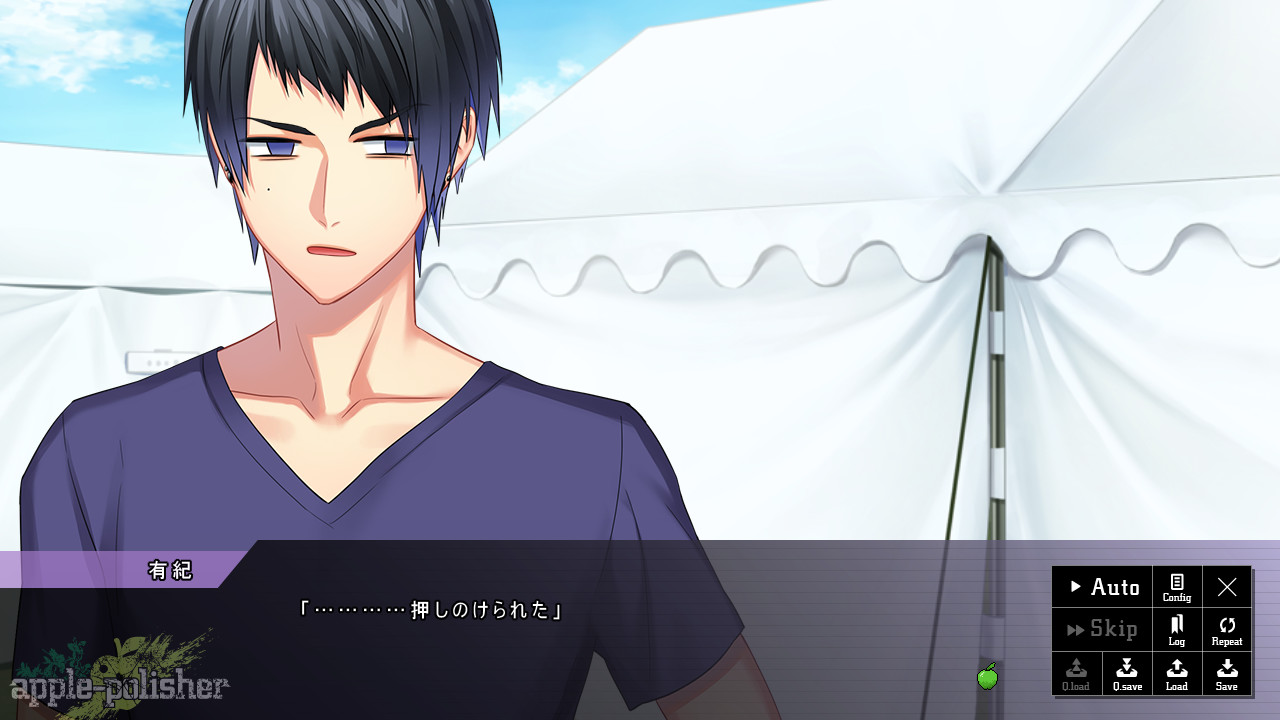
Task: Click the grayed-out Q.load icon
Action: [x=1076, y=673]
